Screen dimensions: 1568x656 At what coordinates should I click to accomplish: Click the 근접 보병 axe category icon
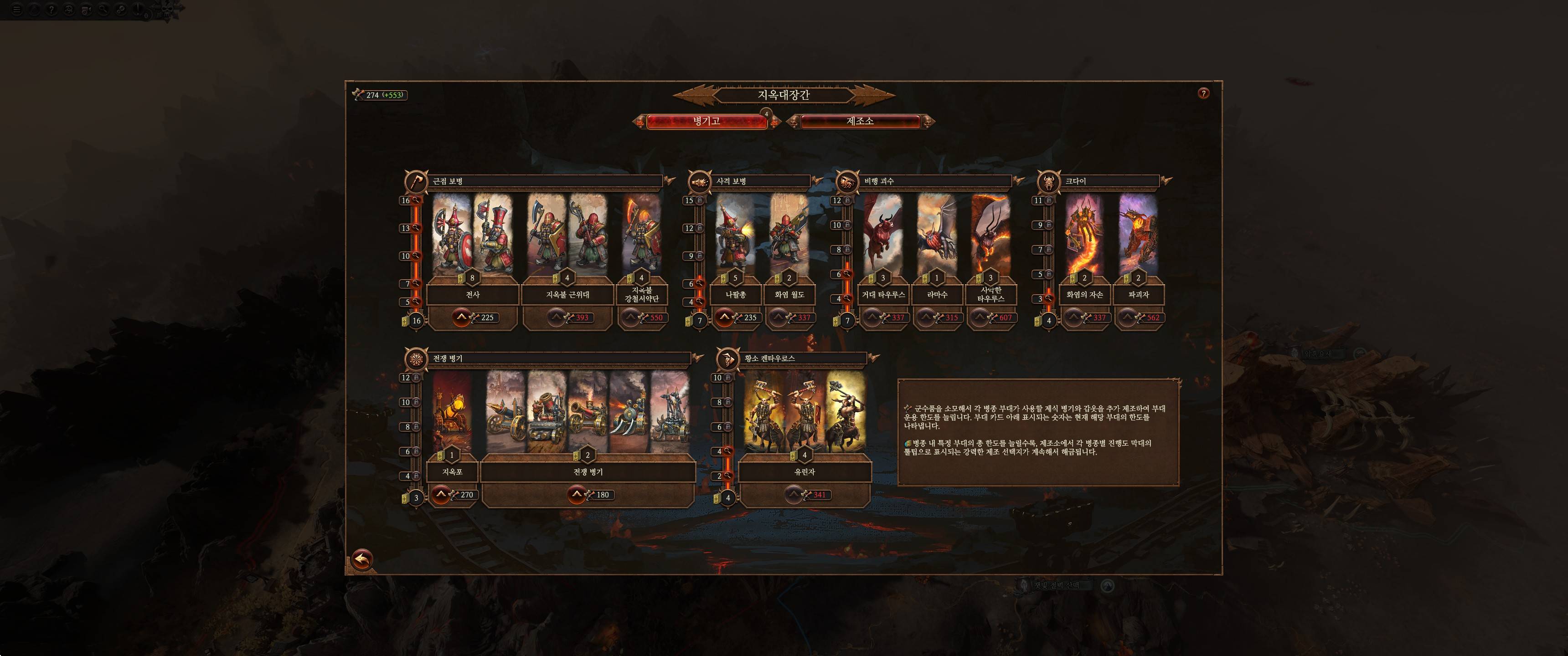click(416, 181)
